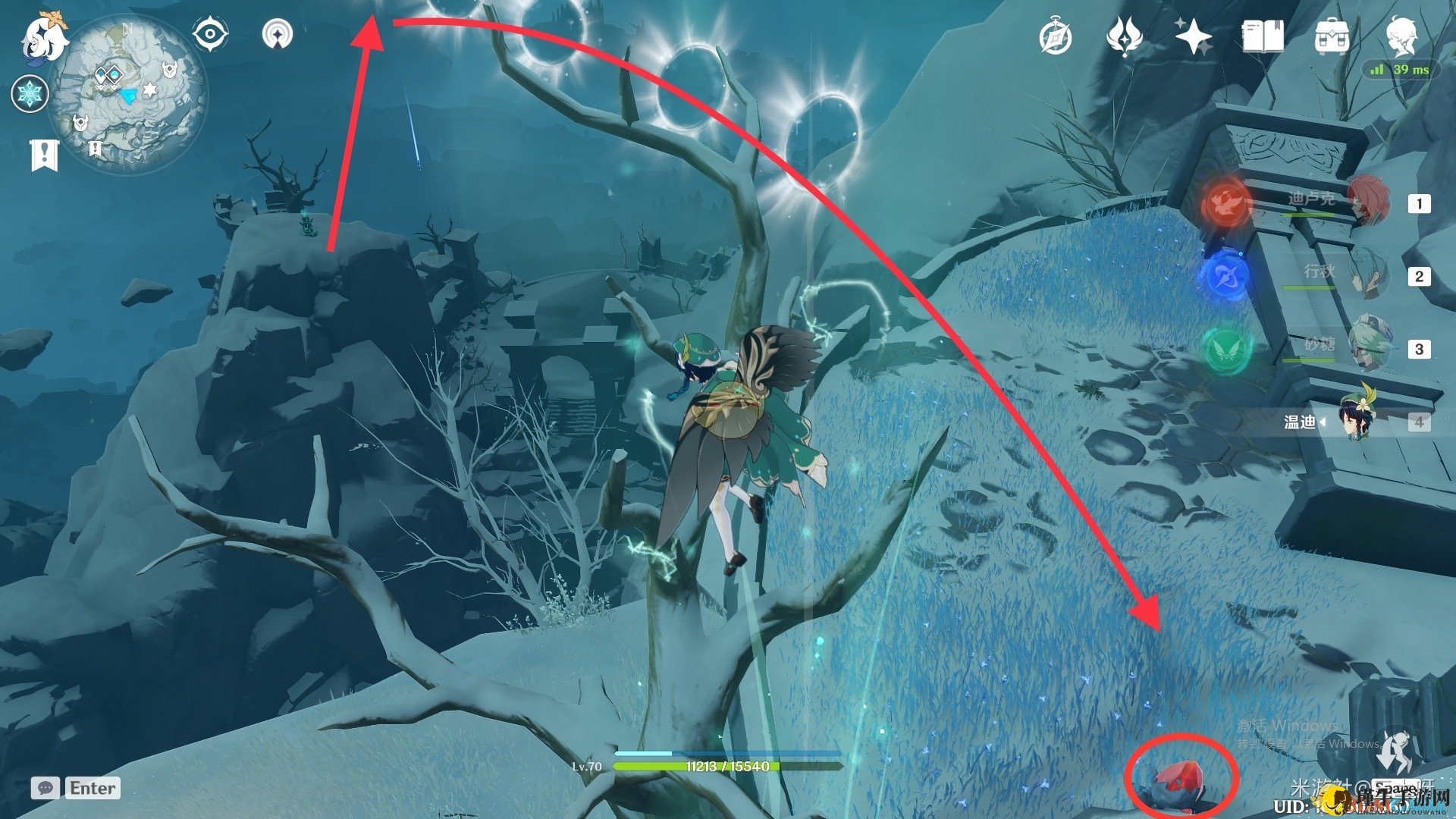
Task: Switch to Xingqiu in party slot 2
Action: pyautogui.click(x=1366, y=275)
